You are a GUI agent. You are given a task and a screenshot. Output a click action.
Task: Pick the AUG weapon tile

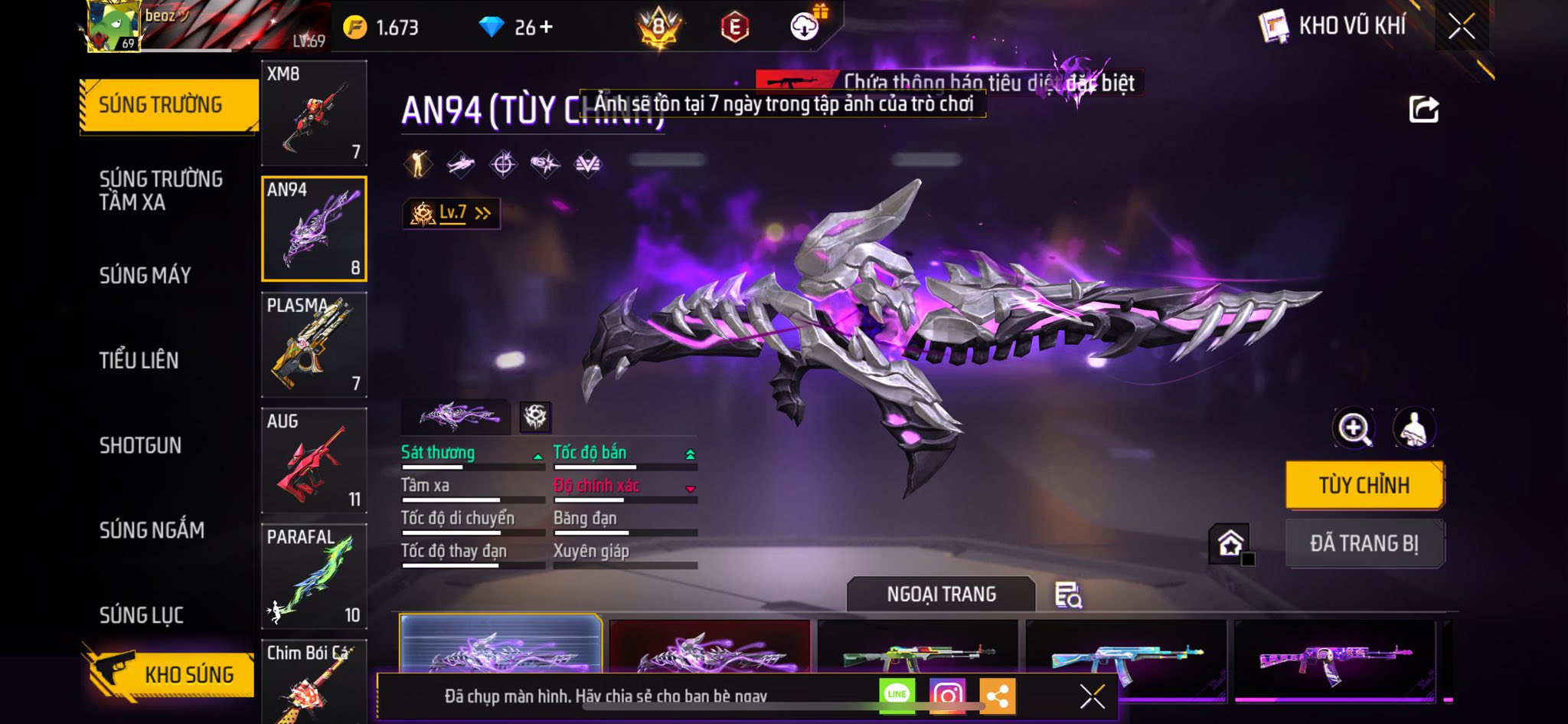click(314, 460)
